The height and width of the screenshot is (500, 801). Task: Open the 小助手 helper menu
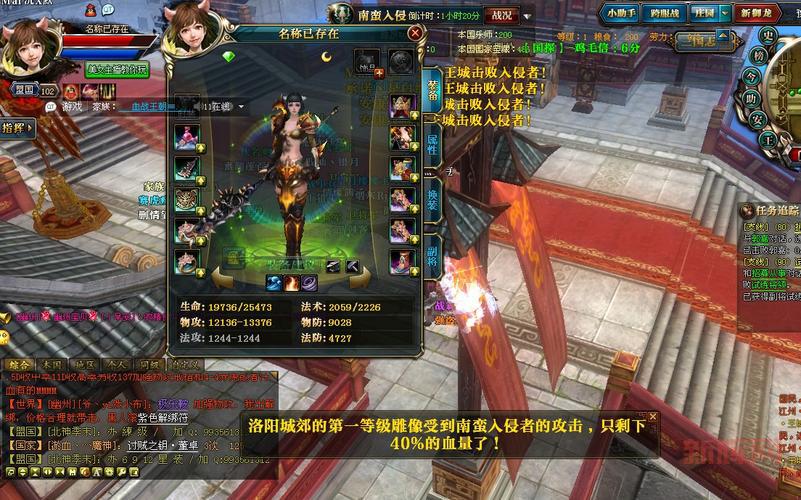click(x=622, y=14)
